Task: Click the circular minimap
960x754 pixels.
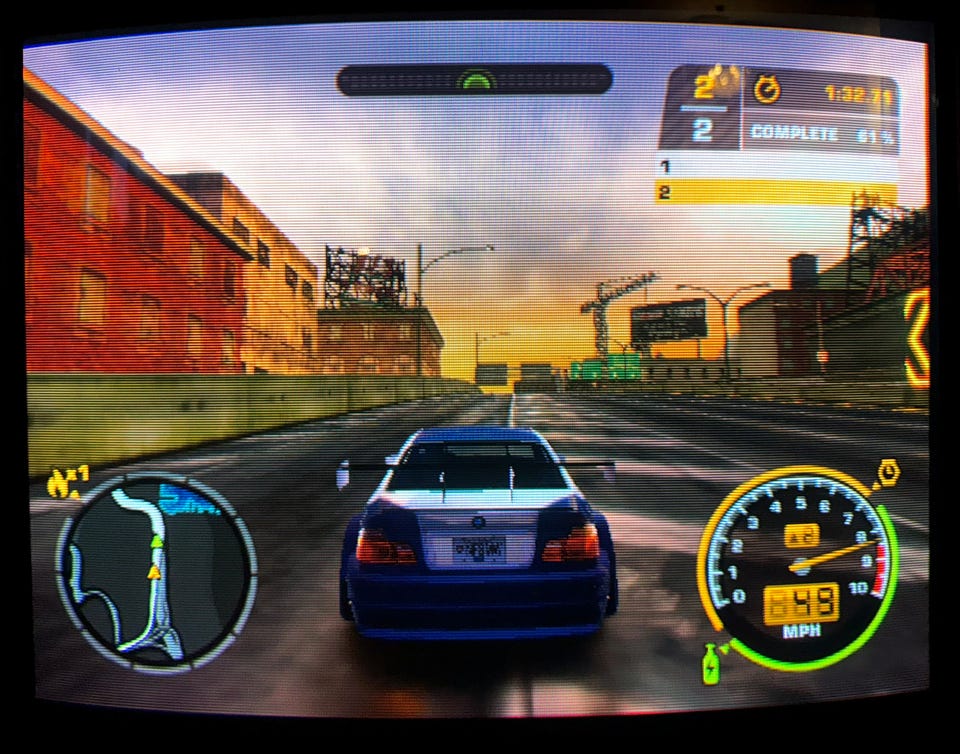Action: tap(156, 572)
